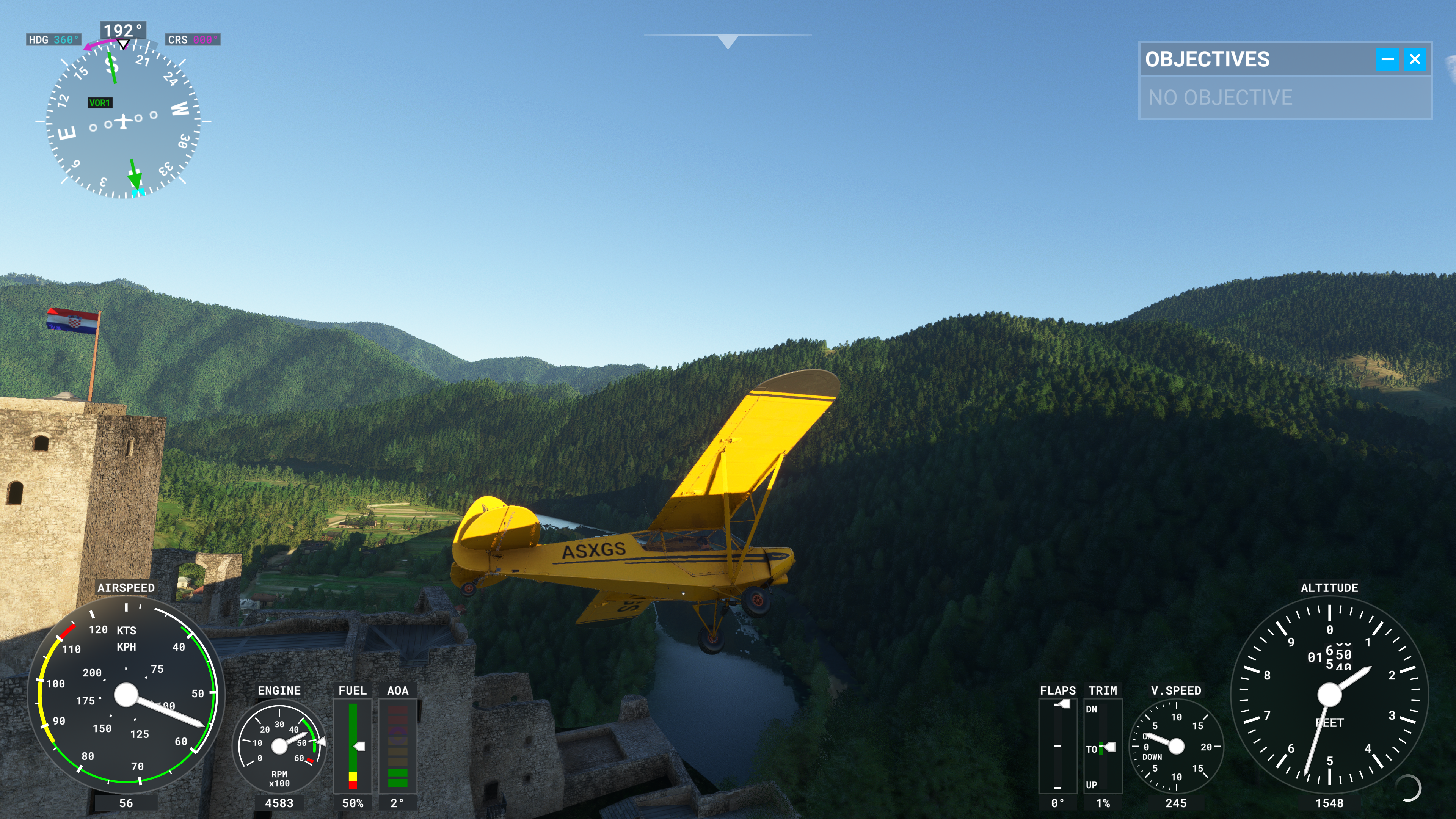Open the toolbar via top-center arrow handle
The height and width of the screenshot is (819, 1456).
(x=728, y=41)
